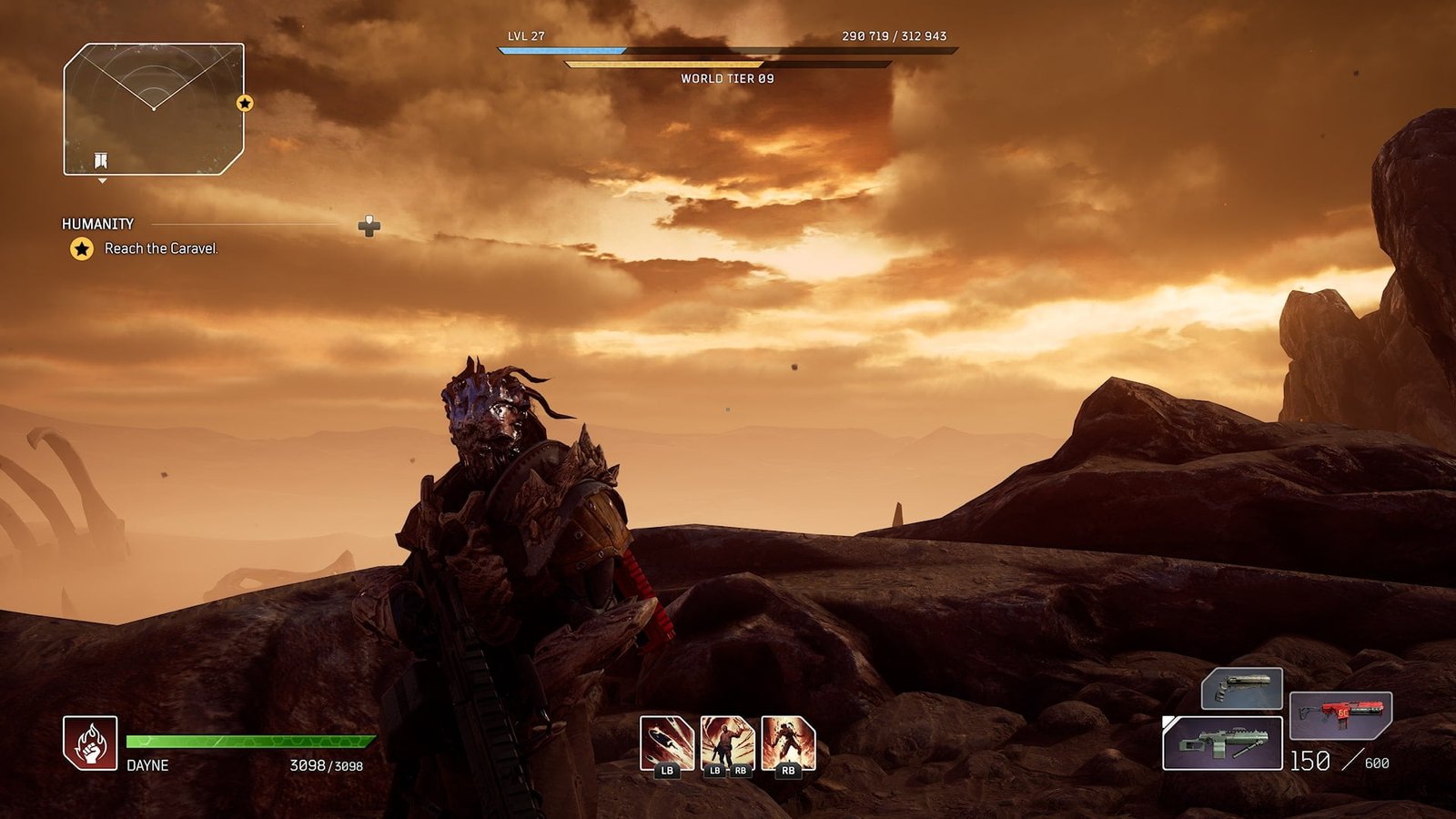Switch to the revolver sidearm
The image size is (1456, 819).
point(1242,688)
